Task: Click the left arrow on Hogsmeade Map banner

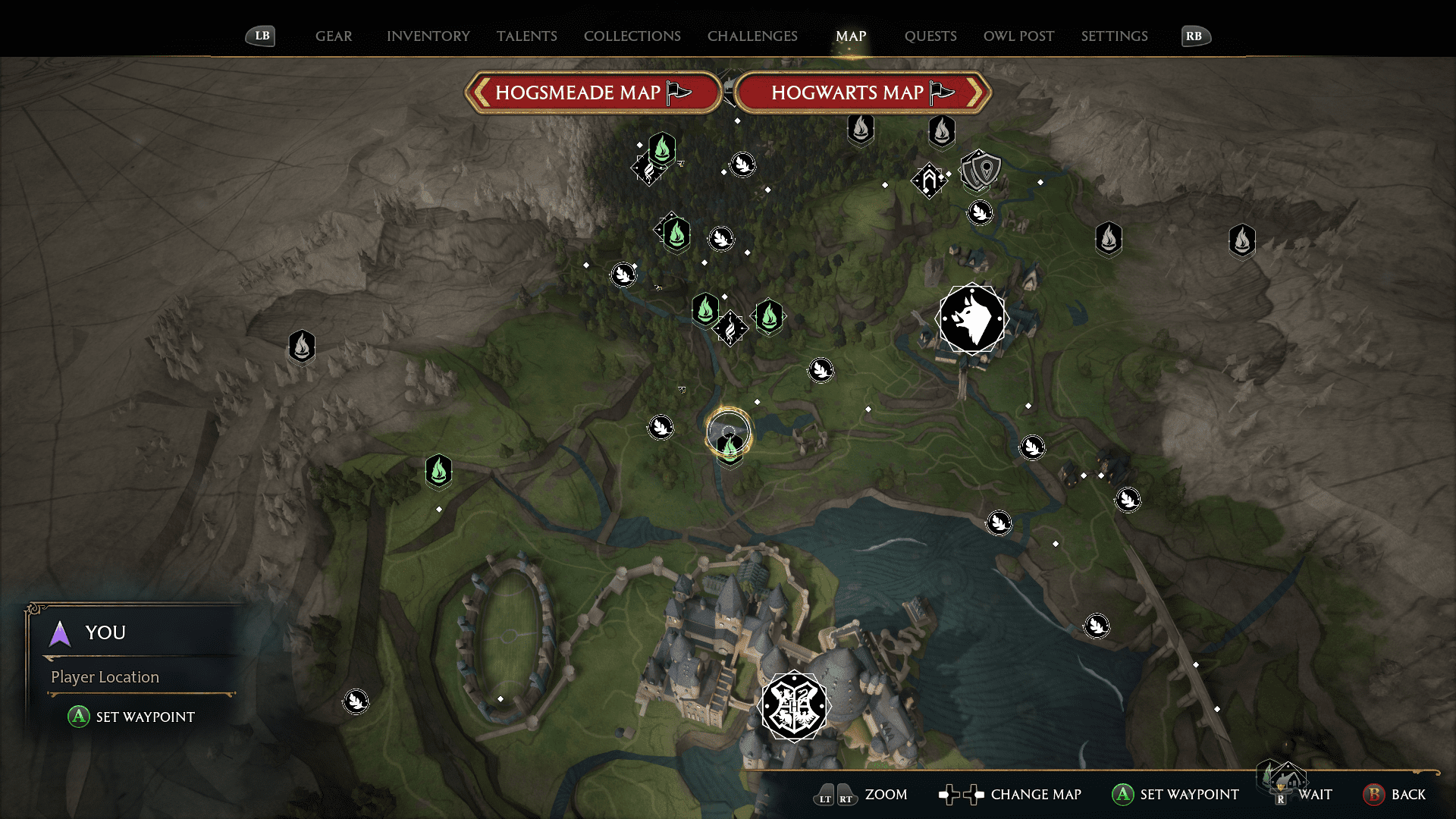Action: tap(480, 92)
